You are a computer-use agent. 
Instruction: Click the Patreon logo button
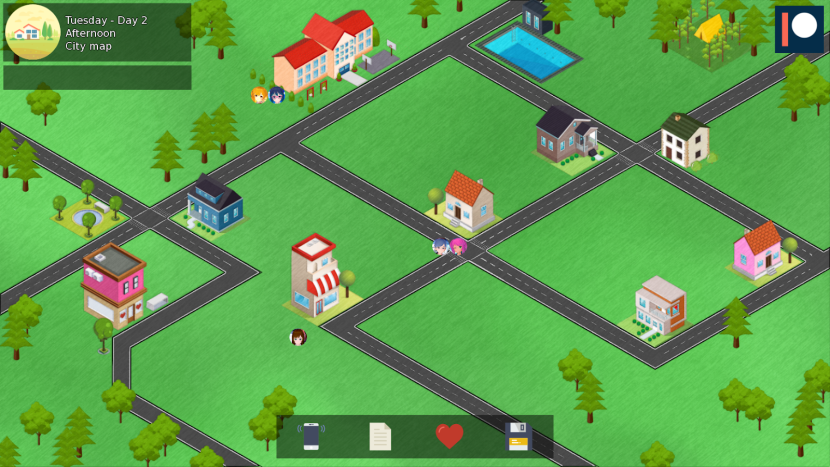coord(798,29)
